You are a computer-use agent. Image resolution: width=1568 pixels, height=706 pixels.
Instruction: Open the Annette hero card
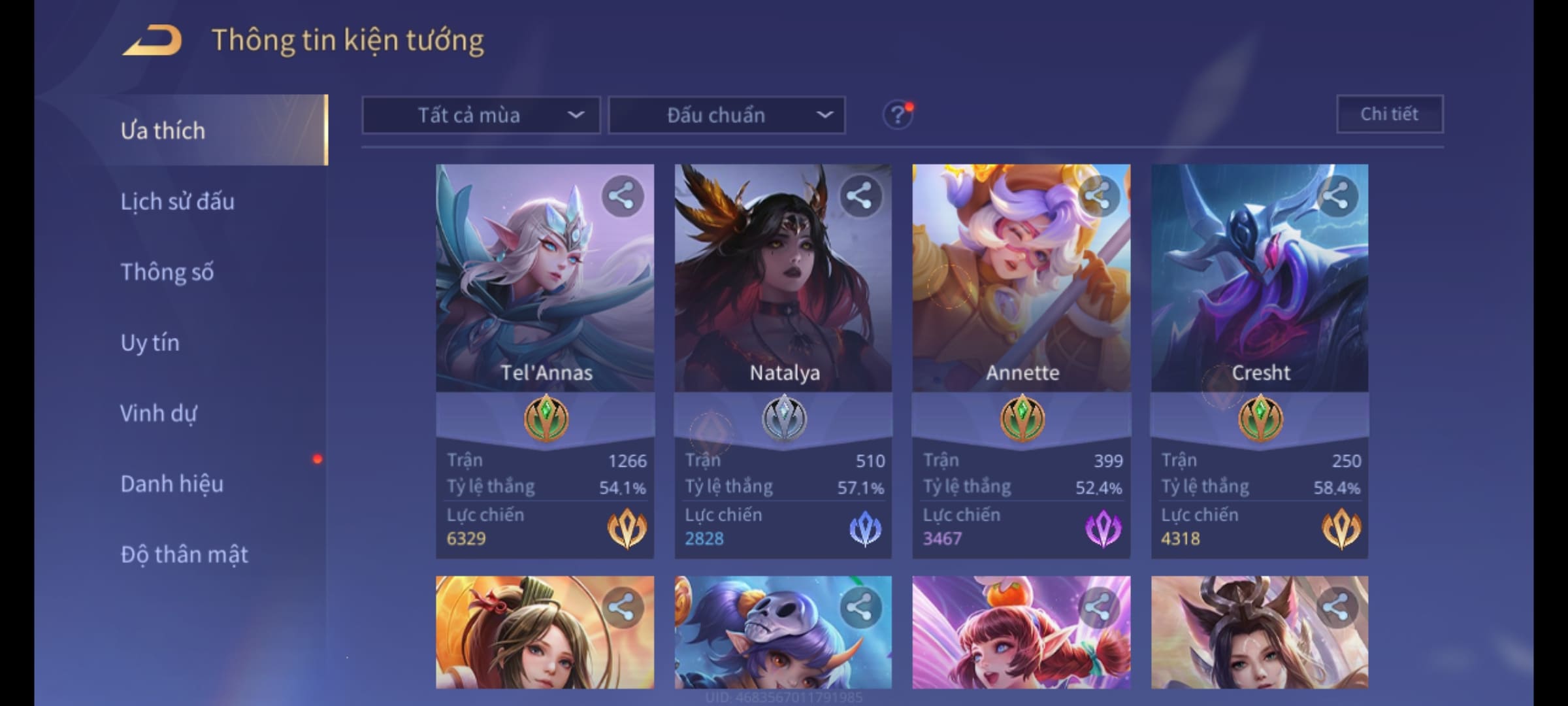[x=1021, y=294]
